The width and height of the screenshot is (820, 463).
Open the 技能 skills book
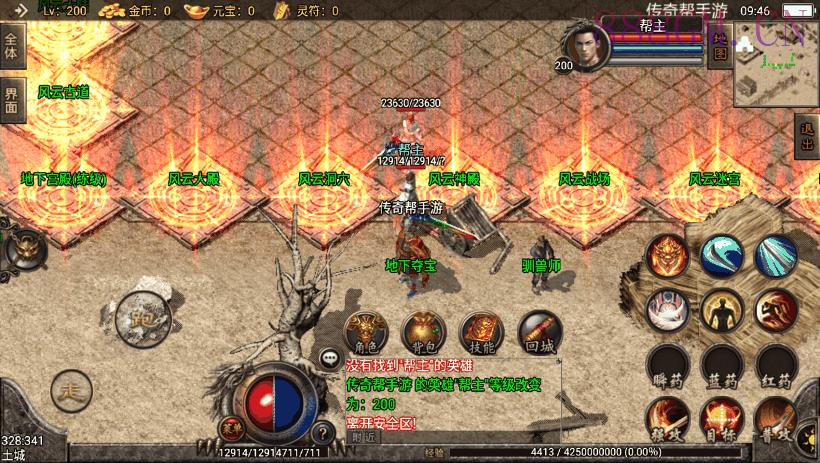pos(481,331)
